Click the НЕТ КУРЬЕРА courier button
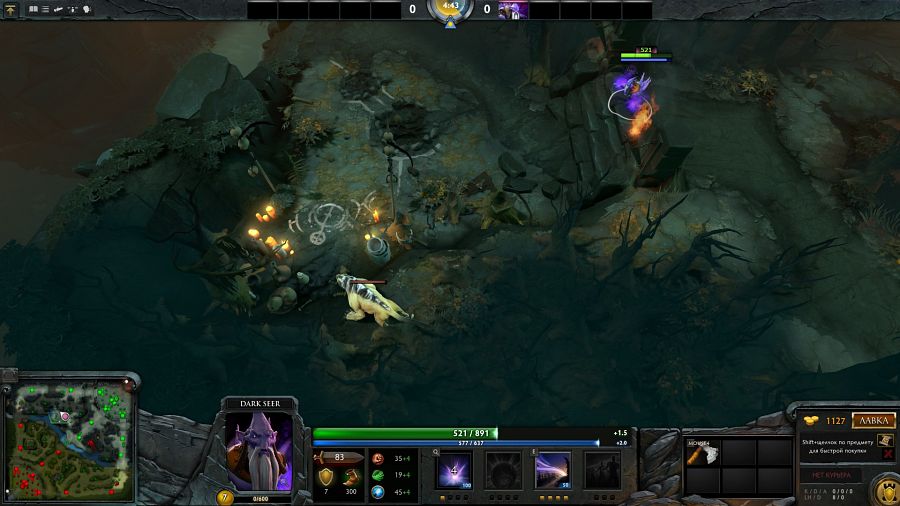 (831, 474)
